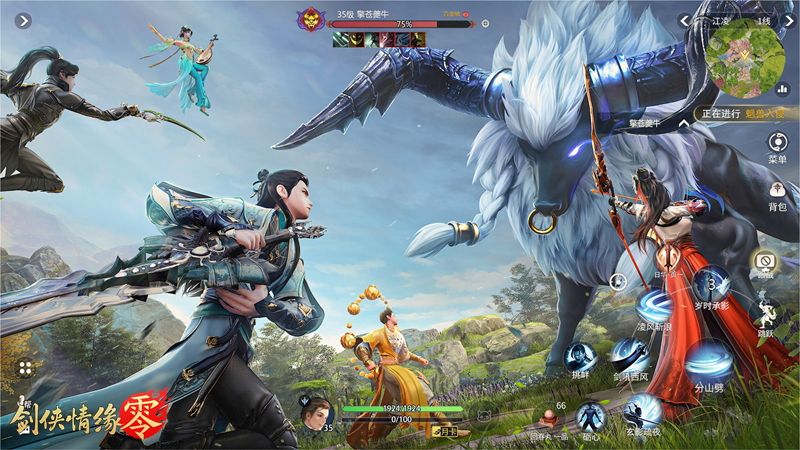Expand the top-left arrow button
Screen dimensions: 800x450
[24, 20]
